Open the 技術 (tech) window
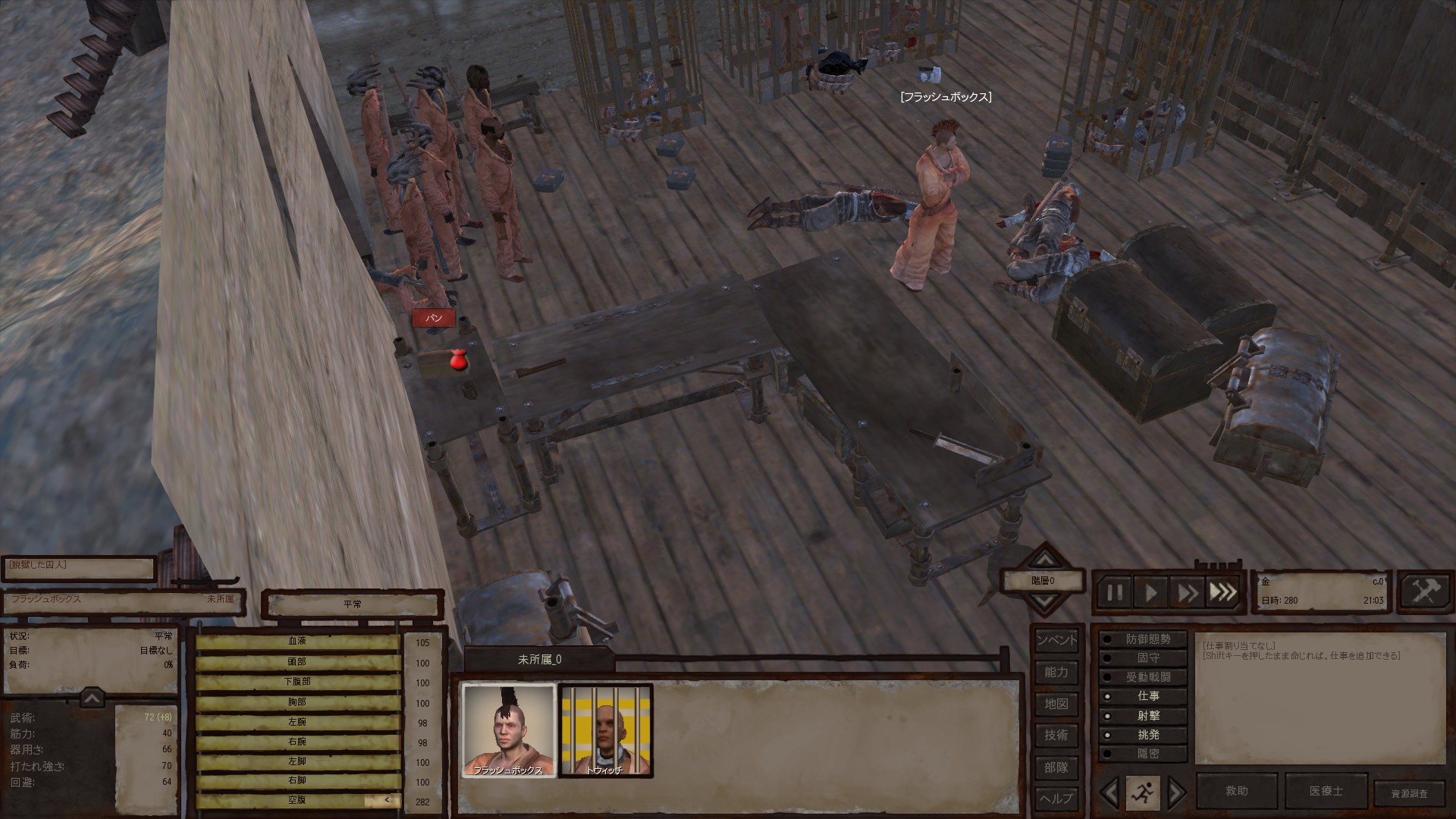 click(x=1056, y=735)
